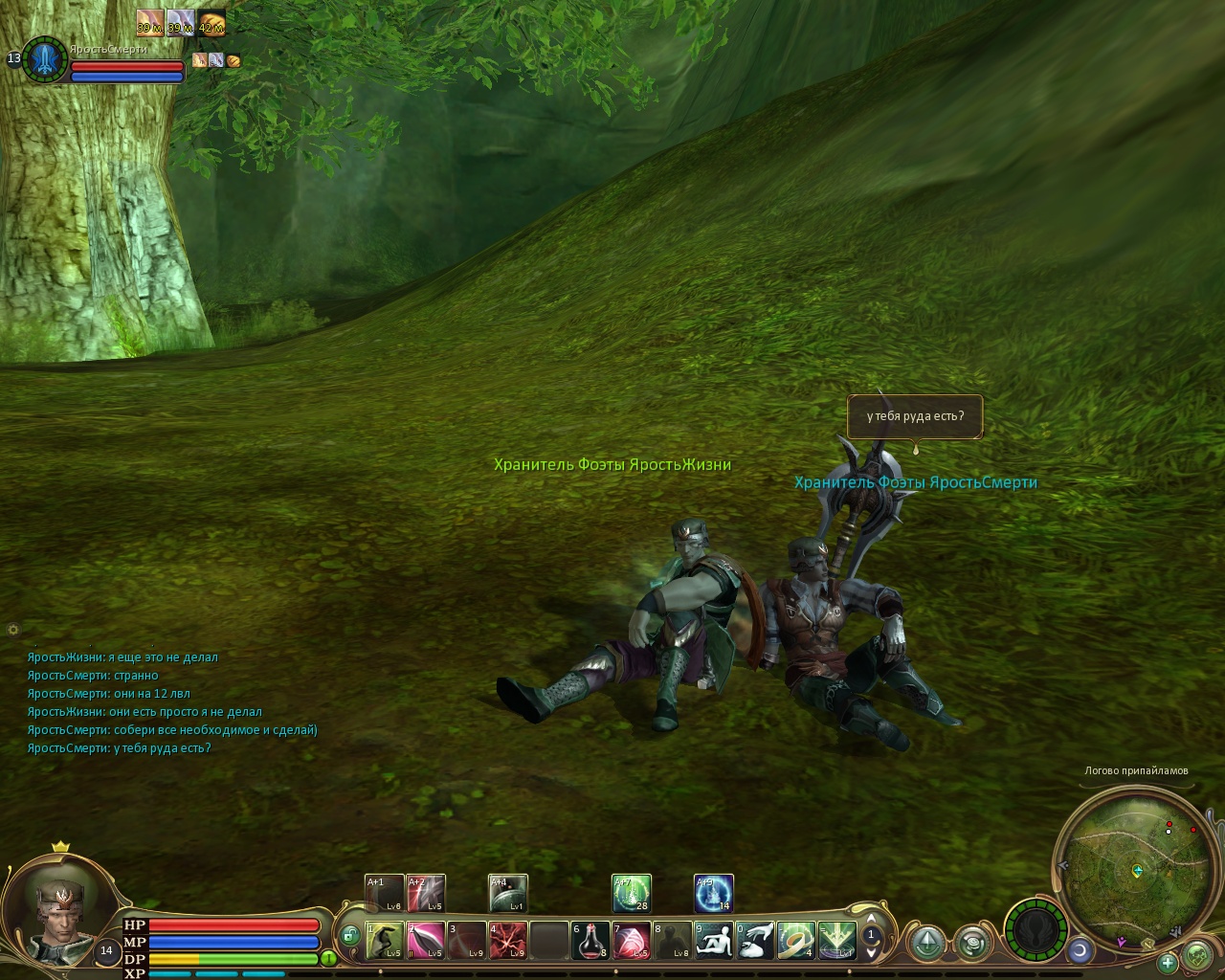Use the sitting rest skill in slot 9
The width and height of the screenshot is (1225, 980).
click(713, 941)
